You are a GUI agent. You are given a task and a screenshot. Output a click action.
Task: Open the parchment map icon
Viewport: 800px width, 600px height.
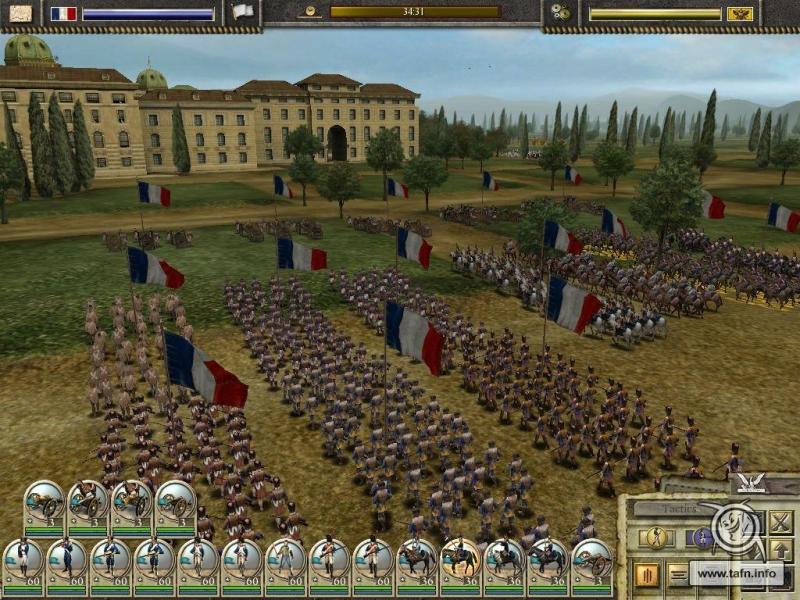19,13
